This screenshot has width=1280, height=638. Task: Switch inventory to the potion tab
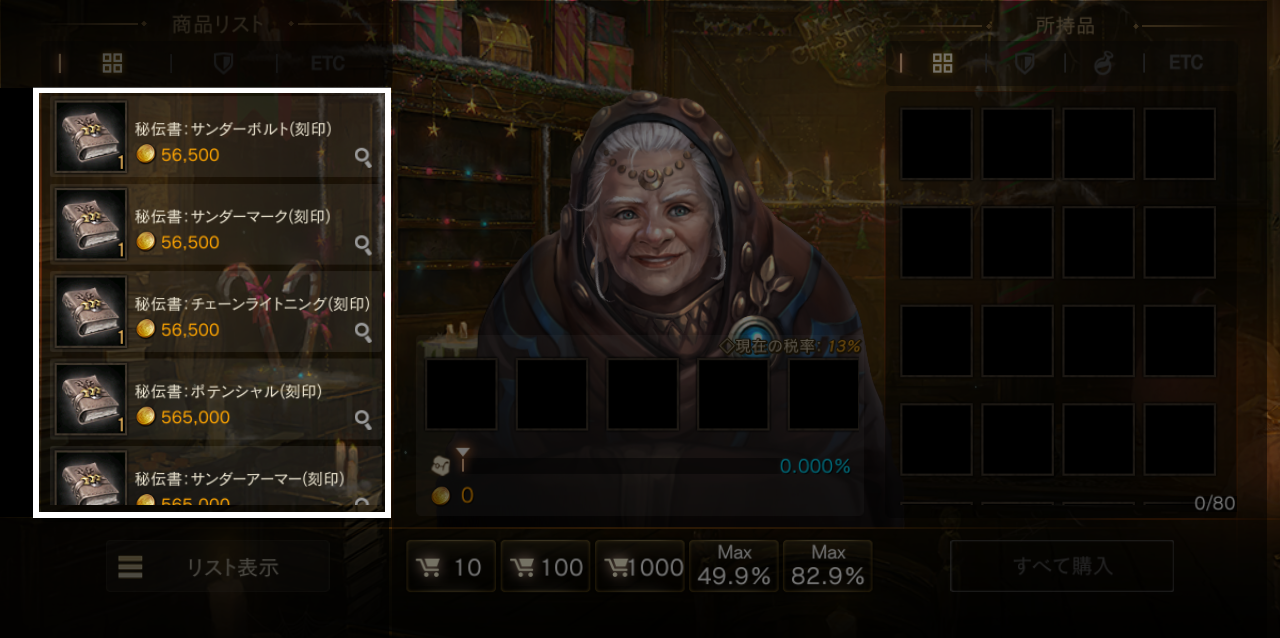tap(1103, 63)
